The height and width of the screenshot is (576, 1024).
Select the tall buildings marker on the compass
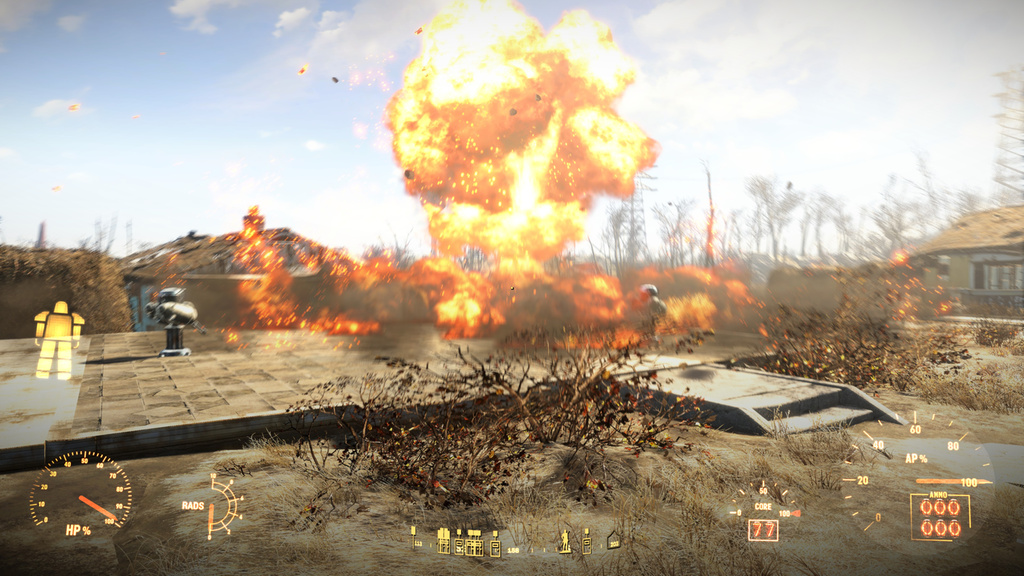[x=443, y=541]
